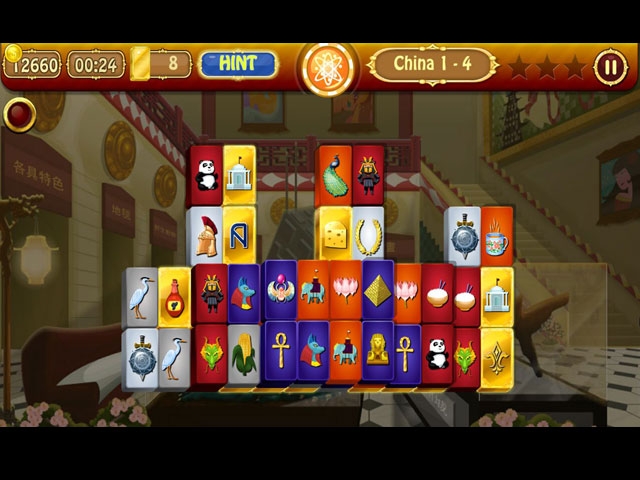The height and width of the screenshot is (480, 640).
Task: Choose the cheese wedge tile
Action: 335,236
